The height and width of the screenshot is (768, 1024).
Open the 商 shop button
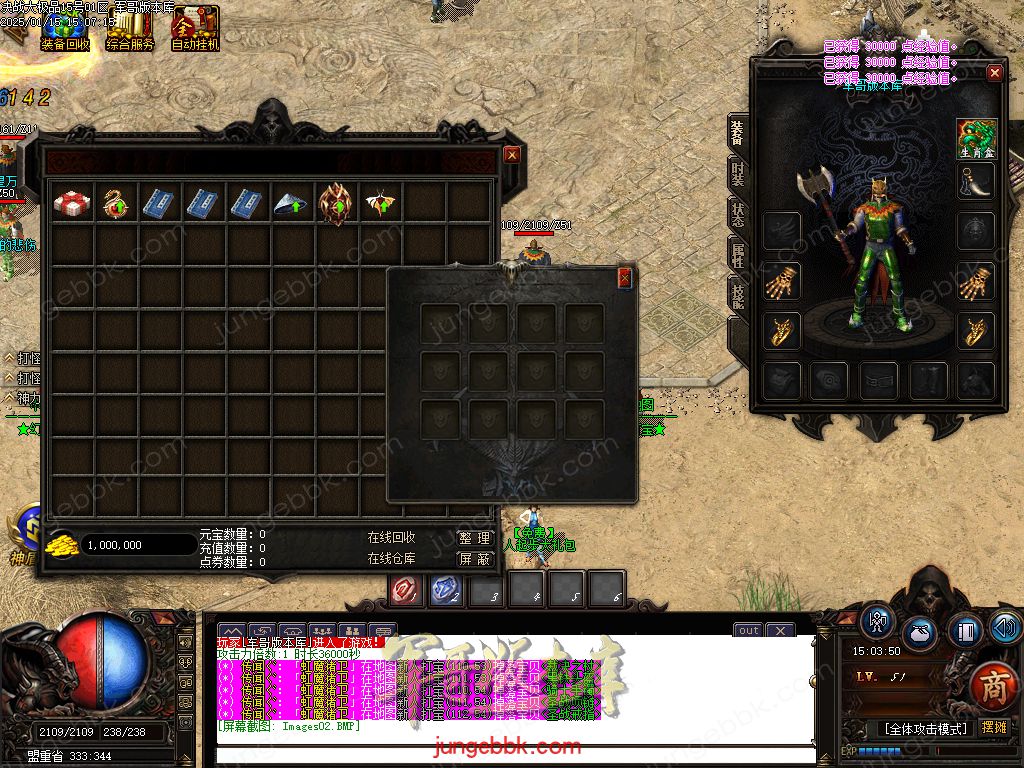point(993,687)
